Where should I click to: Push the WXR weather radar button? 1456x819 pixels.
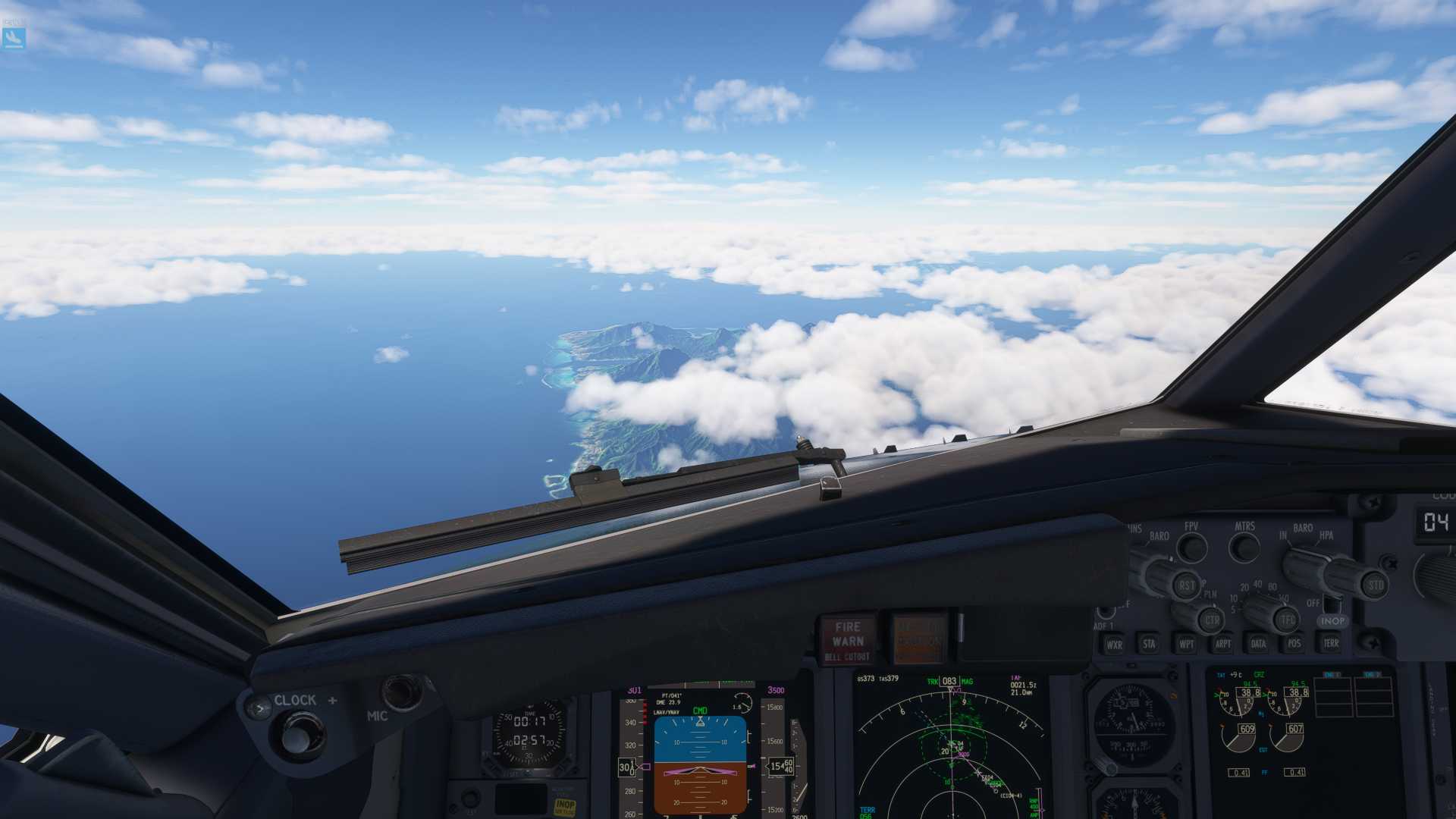point(1114,645)
